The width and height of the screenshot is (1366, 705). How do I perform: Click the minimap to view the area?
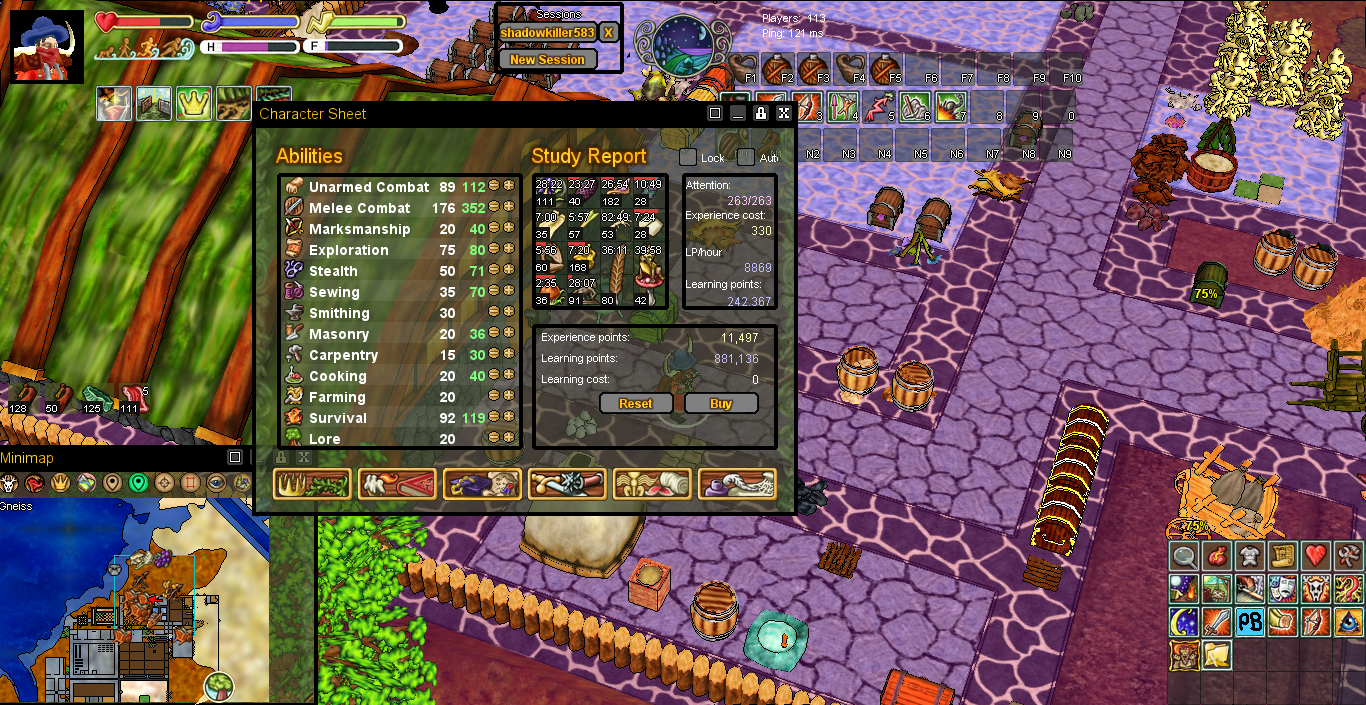click(x=135, y=600)
